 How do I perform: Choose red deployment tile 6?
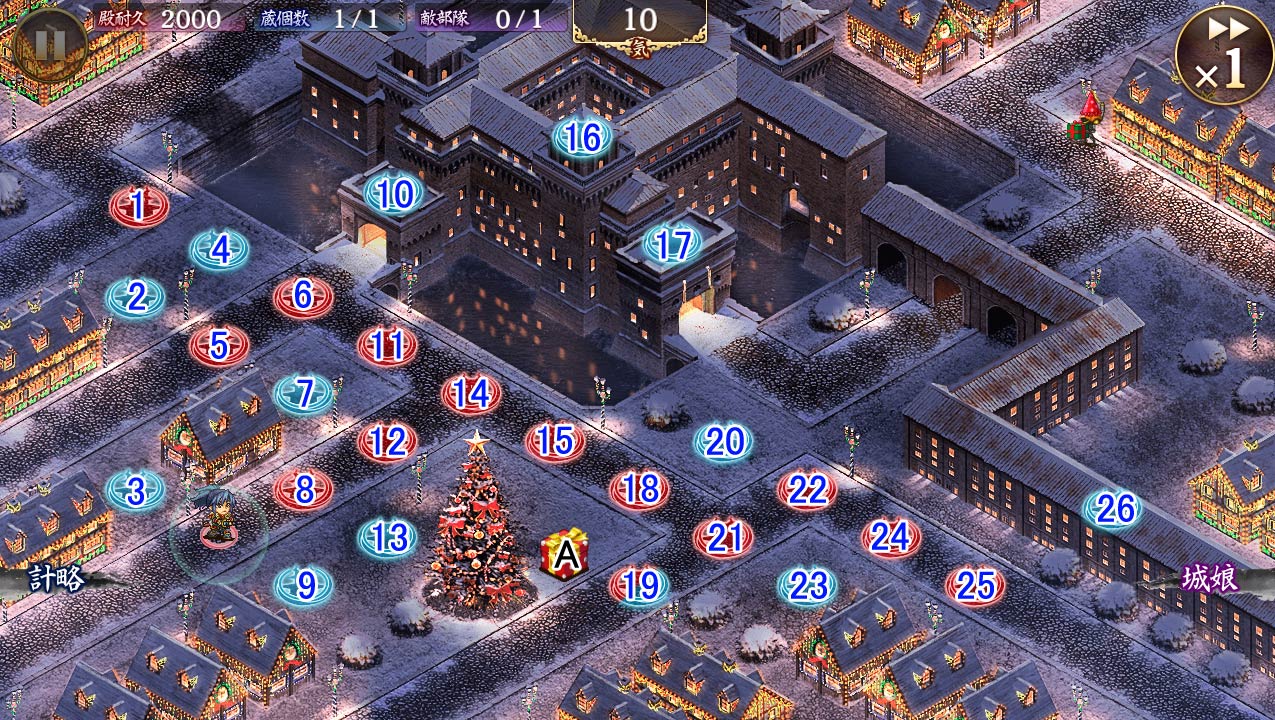(304, 296)
